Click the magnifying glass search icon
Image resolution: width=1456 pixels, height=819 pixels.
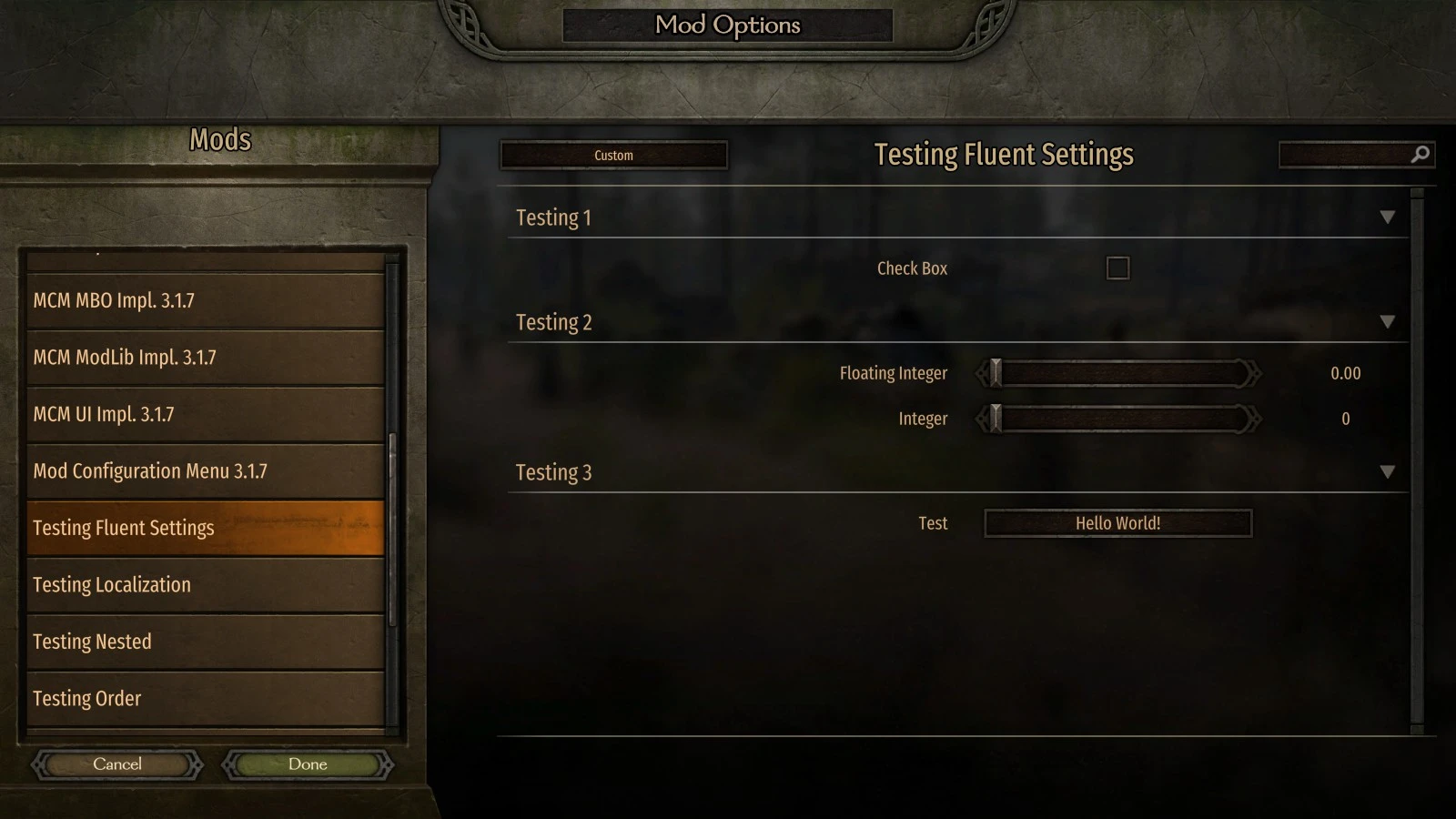click(x=1421, y=154)
